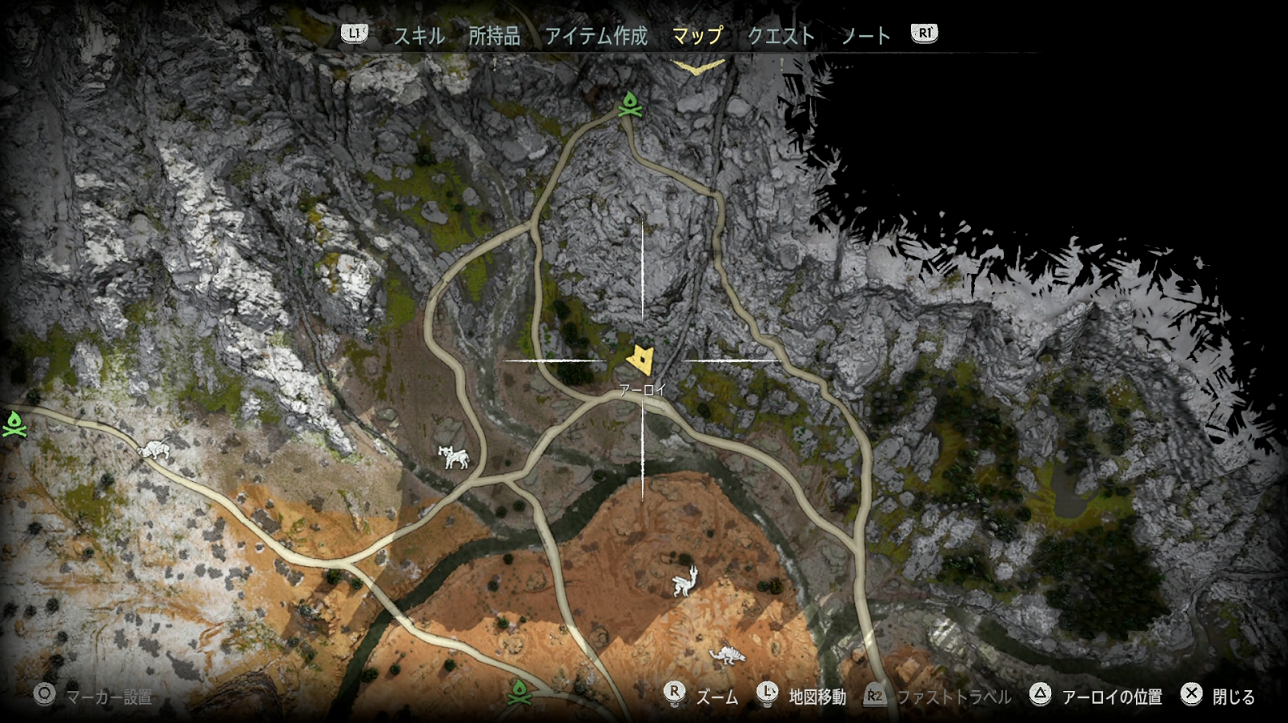Switch to the スキル tab

418,36
